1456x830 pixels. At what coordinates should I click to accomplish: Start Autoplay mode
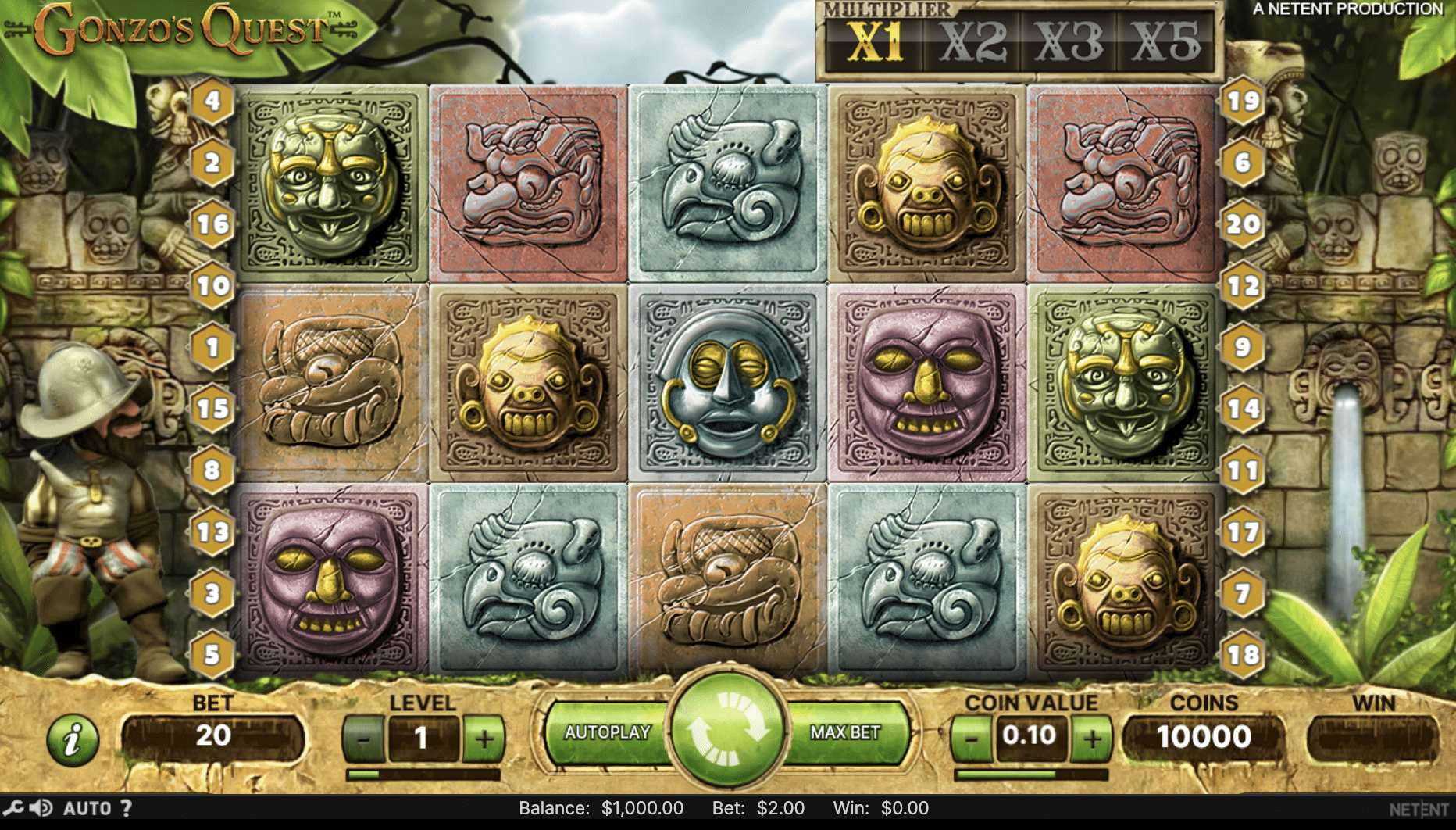click(x=607, y=733)
